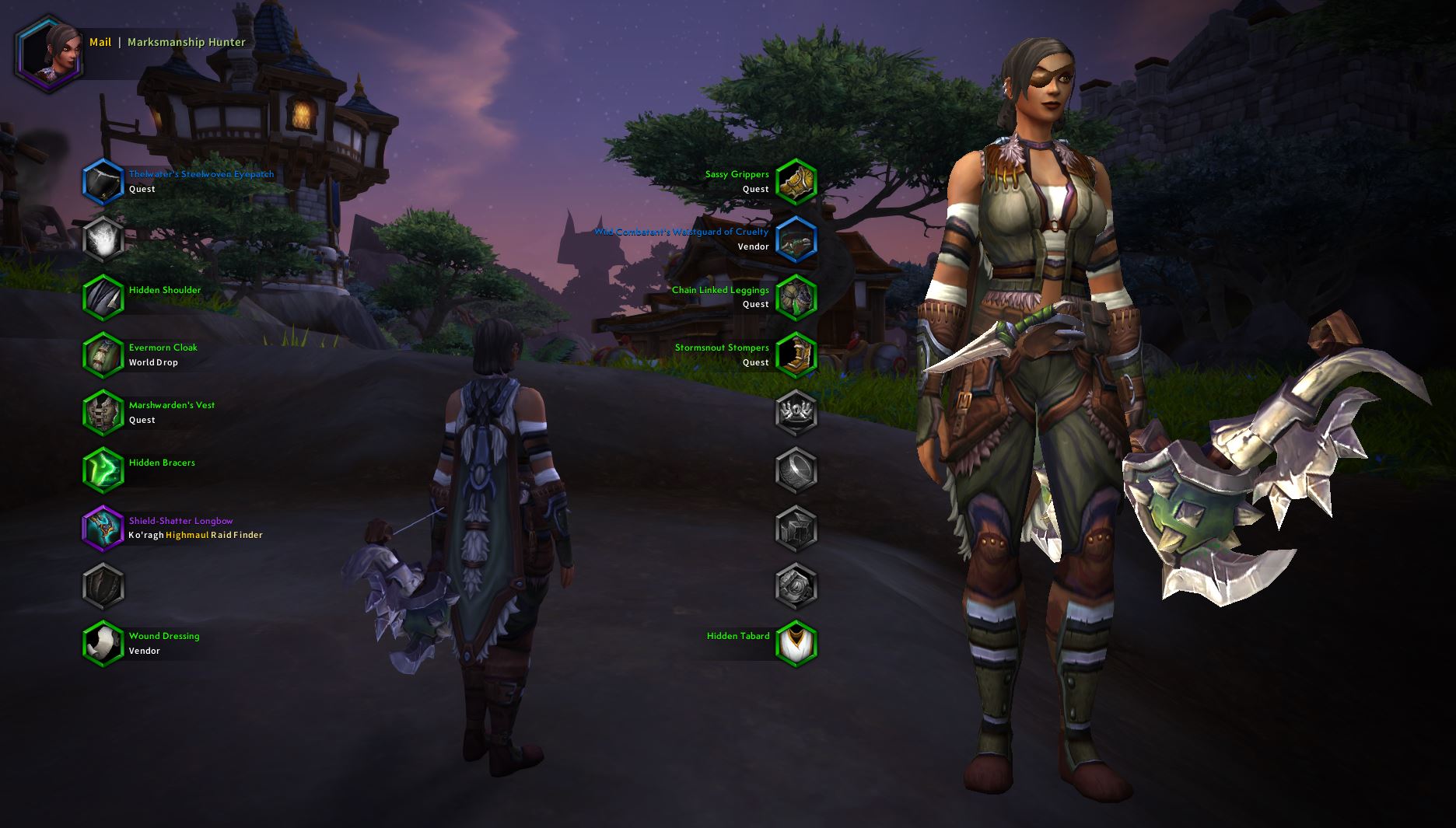Select the Evermorn Cloak slot

[103, 355]
